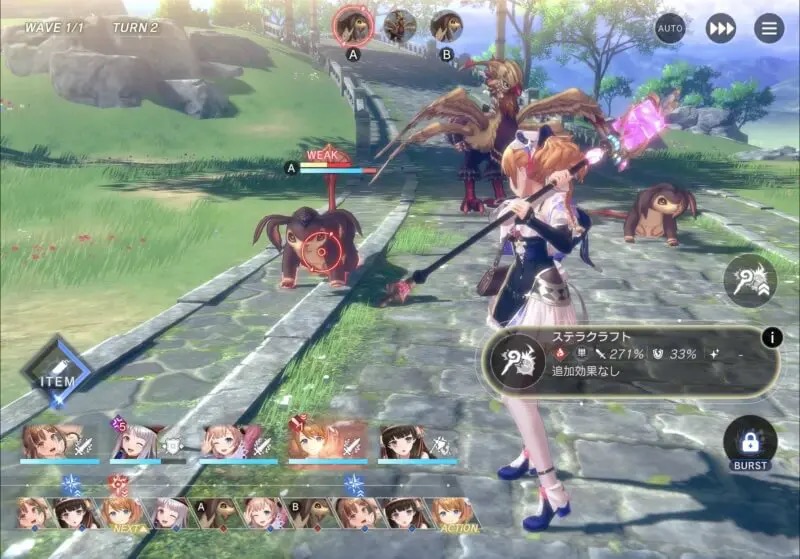Tap the locked BURST button
Viewport: 800px width, 559px height.
tap(750, 444)
